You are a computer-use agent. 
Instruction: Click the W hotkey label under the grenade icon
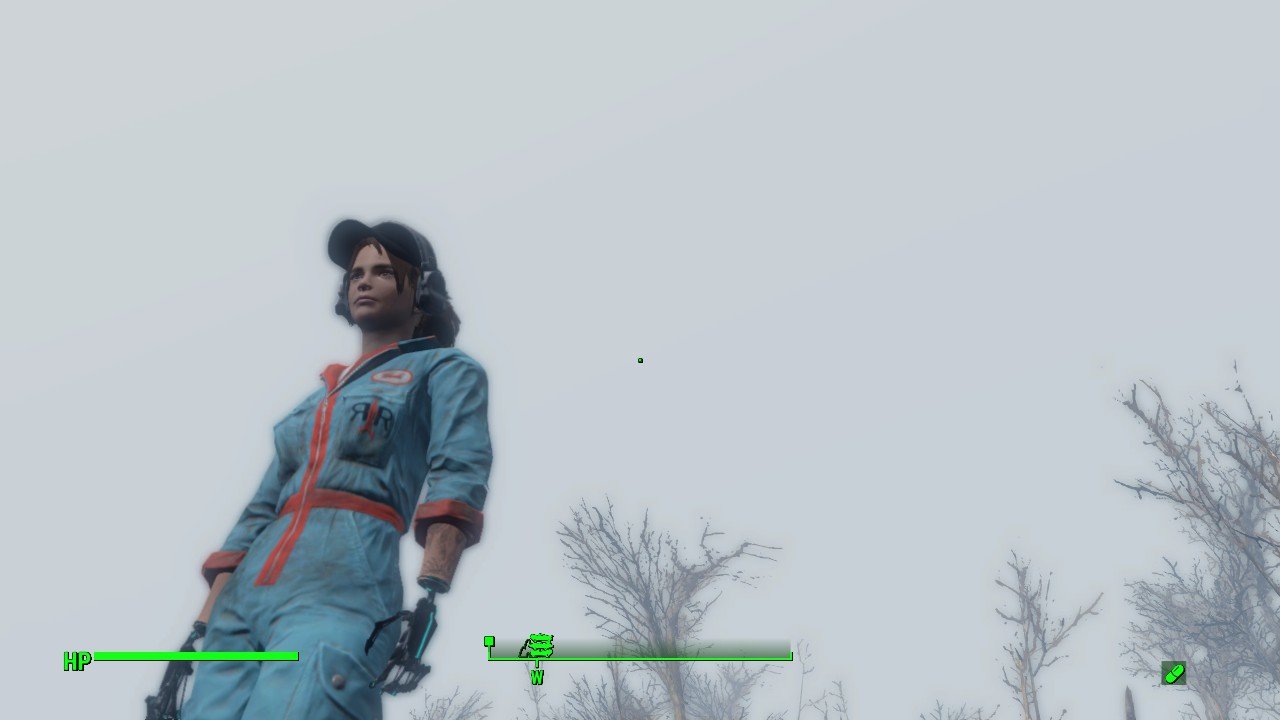(x=537, y=676)
